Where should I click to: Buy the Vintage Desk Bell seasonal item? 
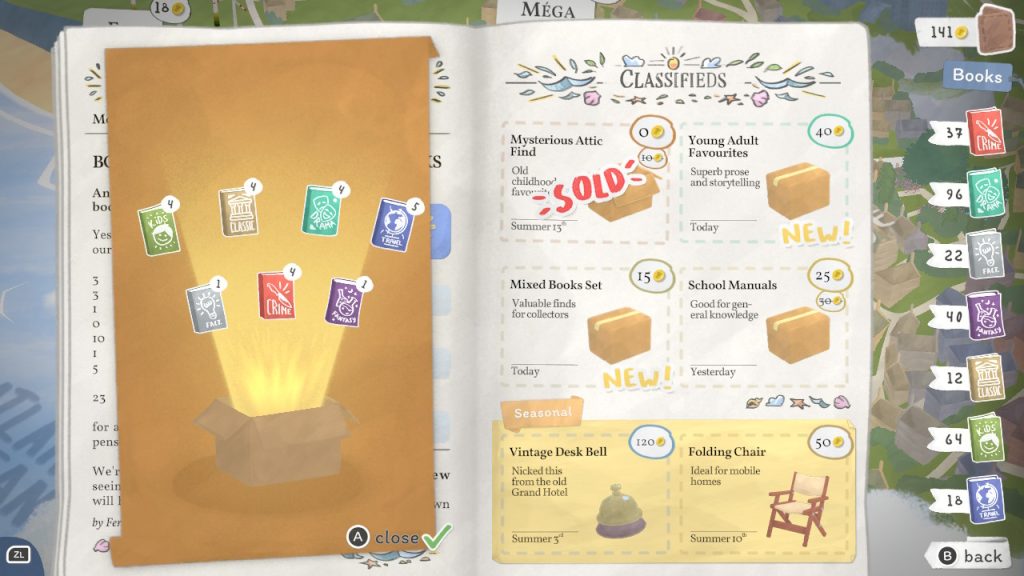point(586,488)
